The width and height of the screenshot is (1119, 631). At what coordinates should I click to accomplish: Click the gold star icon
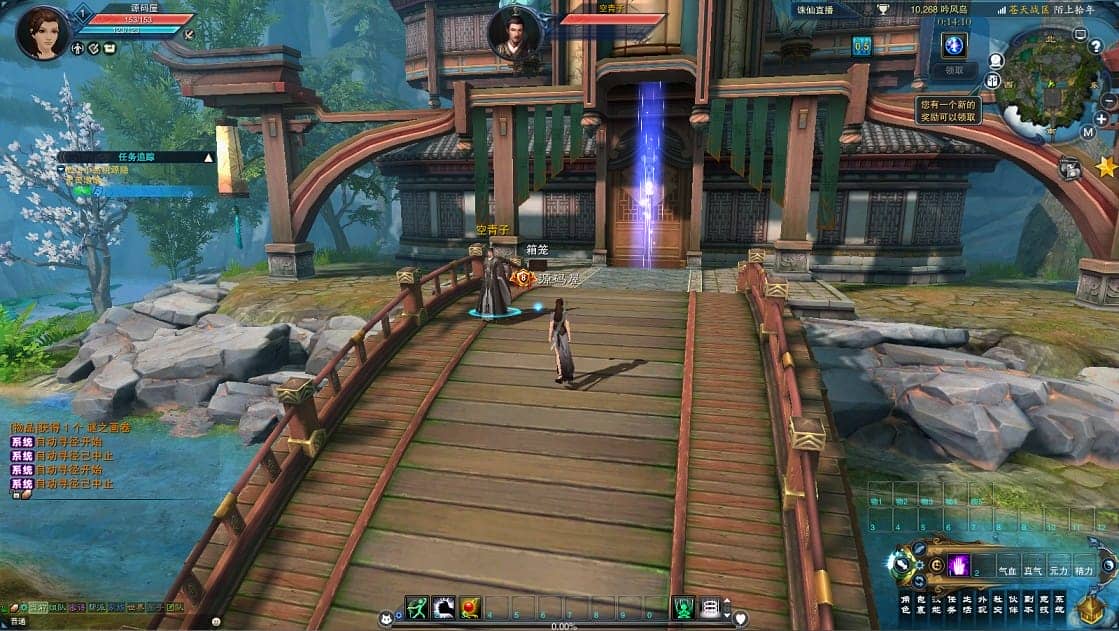(x=1105, y=167)
